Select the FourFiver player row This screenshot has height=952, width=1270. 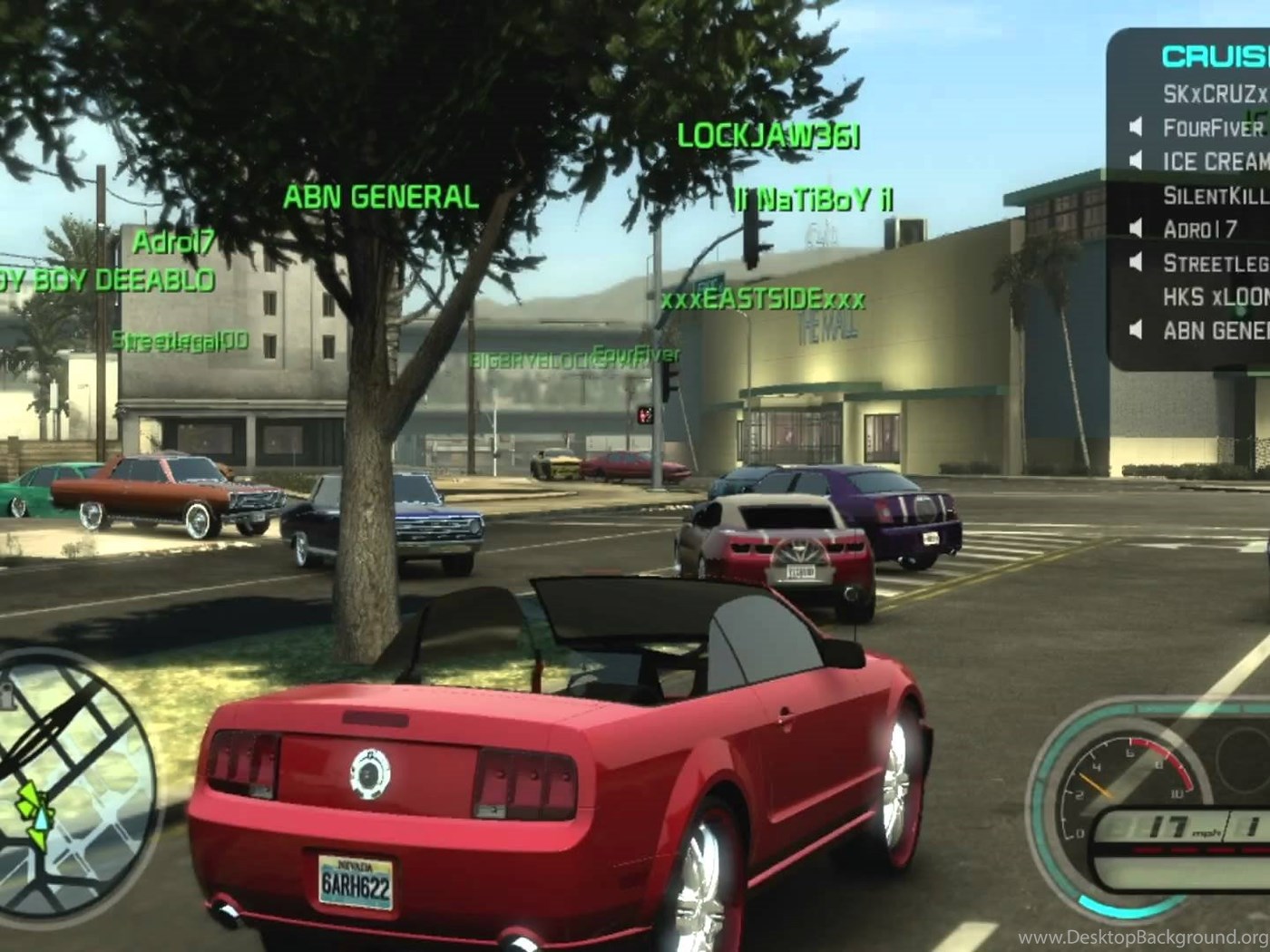tap(1213, 128)
